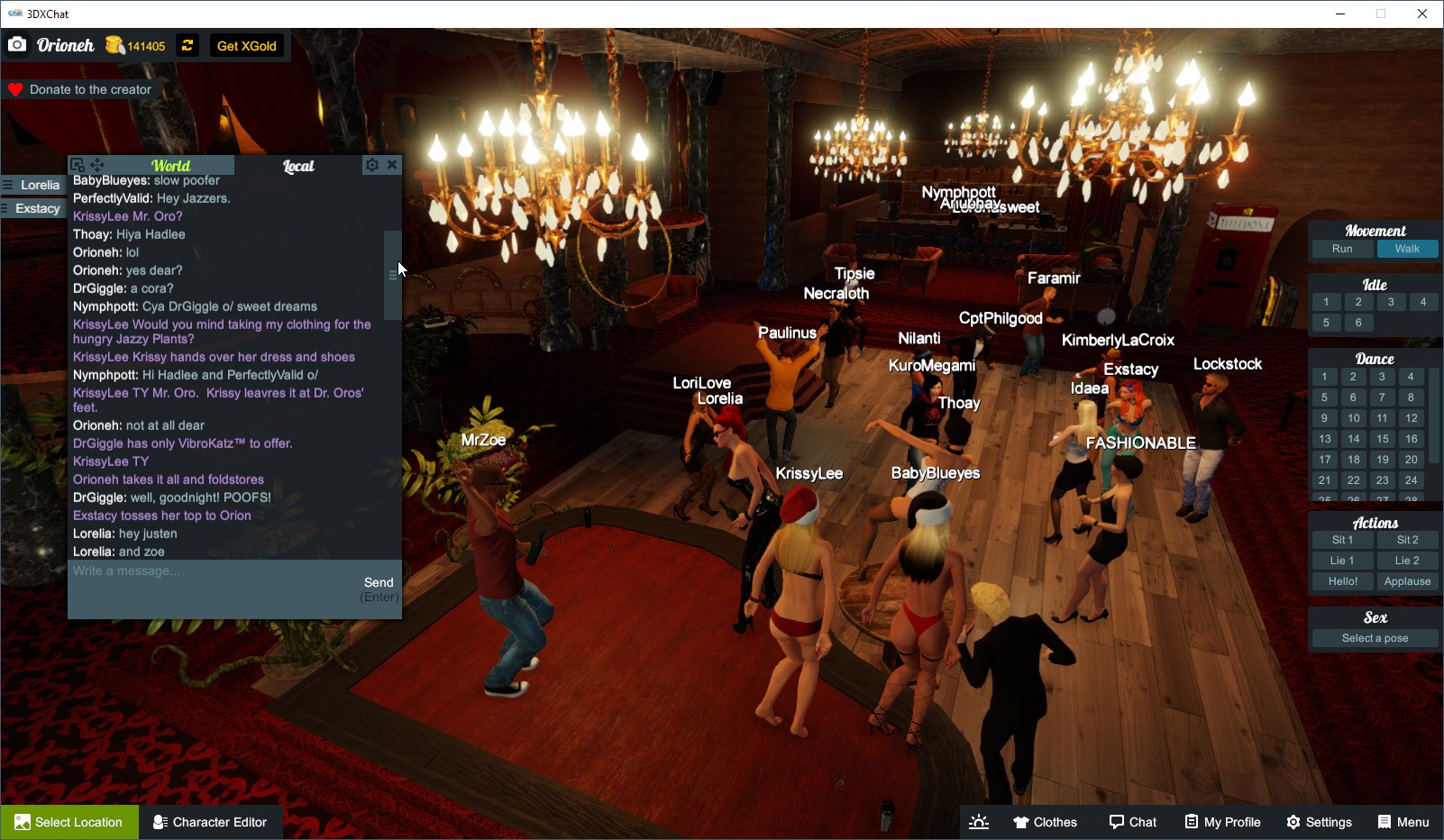Click the camera screenshot icon
Screen dimensions: 1444x840
pos(17,43)
